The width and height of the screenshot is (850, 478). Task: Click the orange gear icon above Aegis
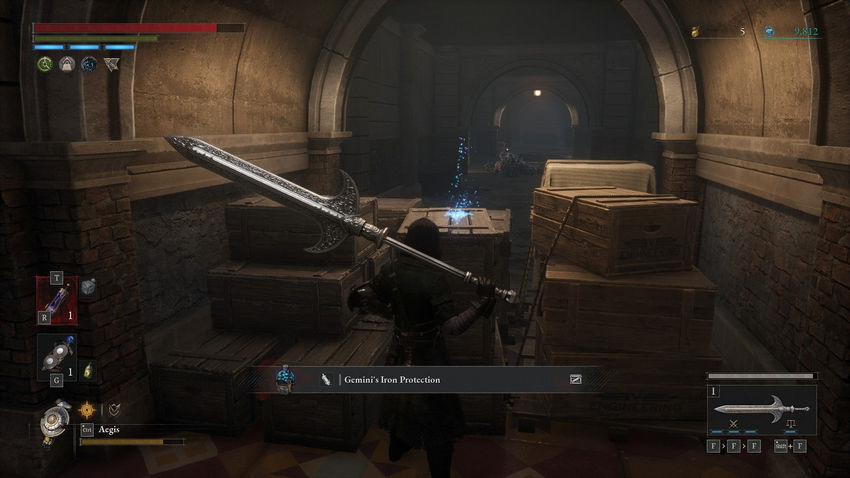(87, 409)
